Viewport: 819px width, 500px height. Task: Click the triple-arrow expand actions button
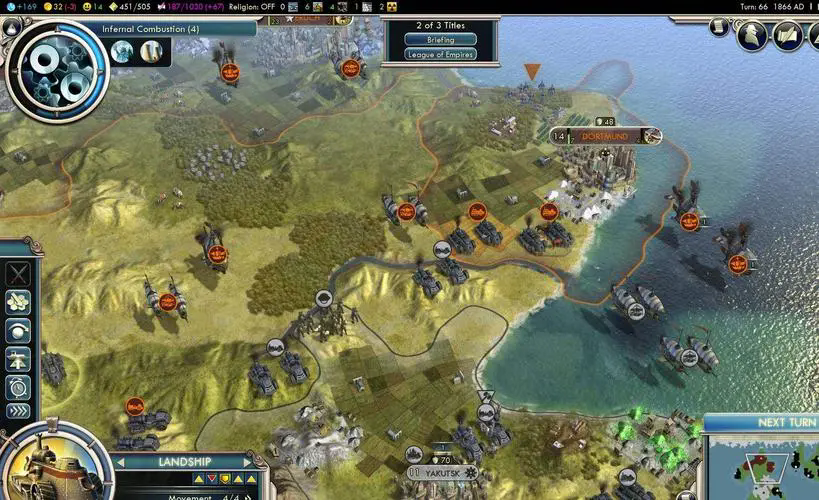click(x=18, y=411)
